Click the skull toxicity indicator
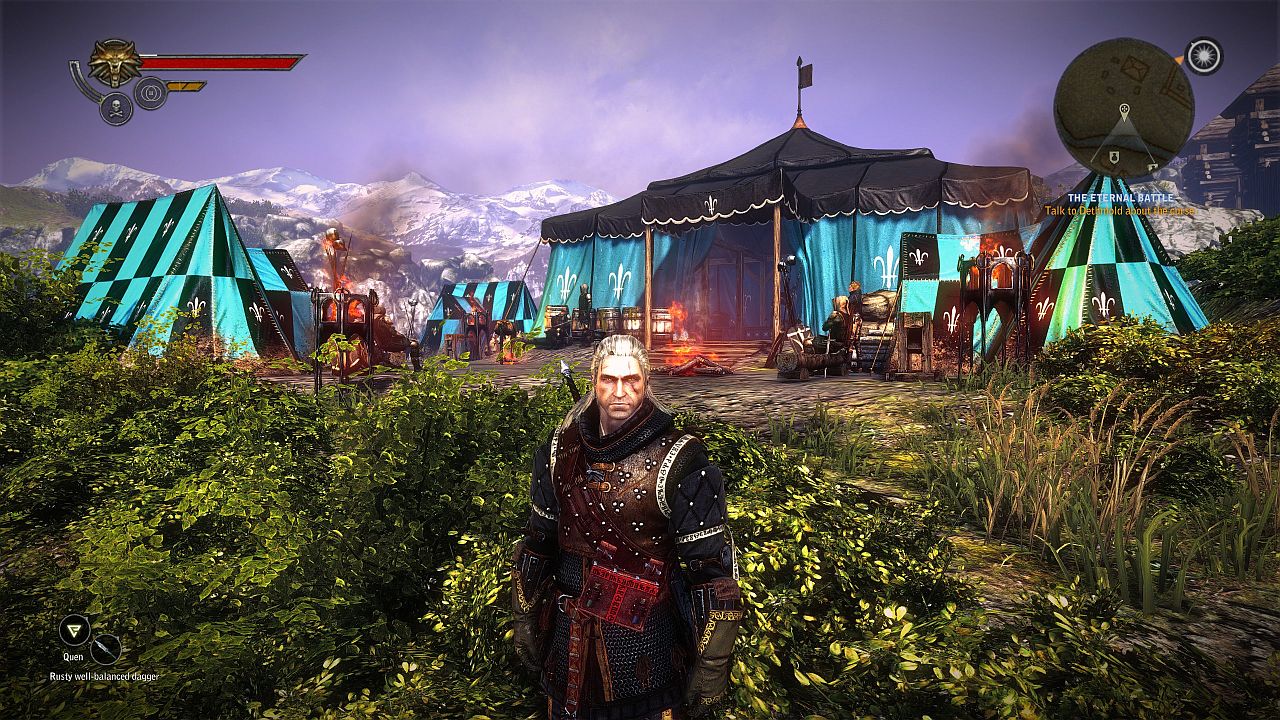The height and width of the screenshot is (720, 1280). (115, 107)
